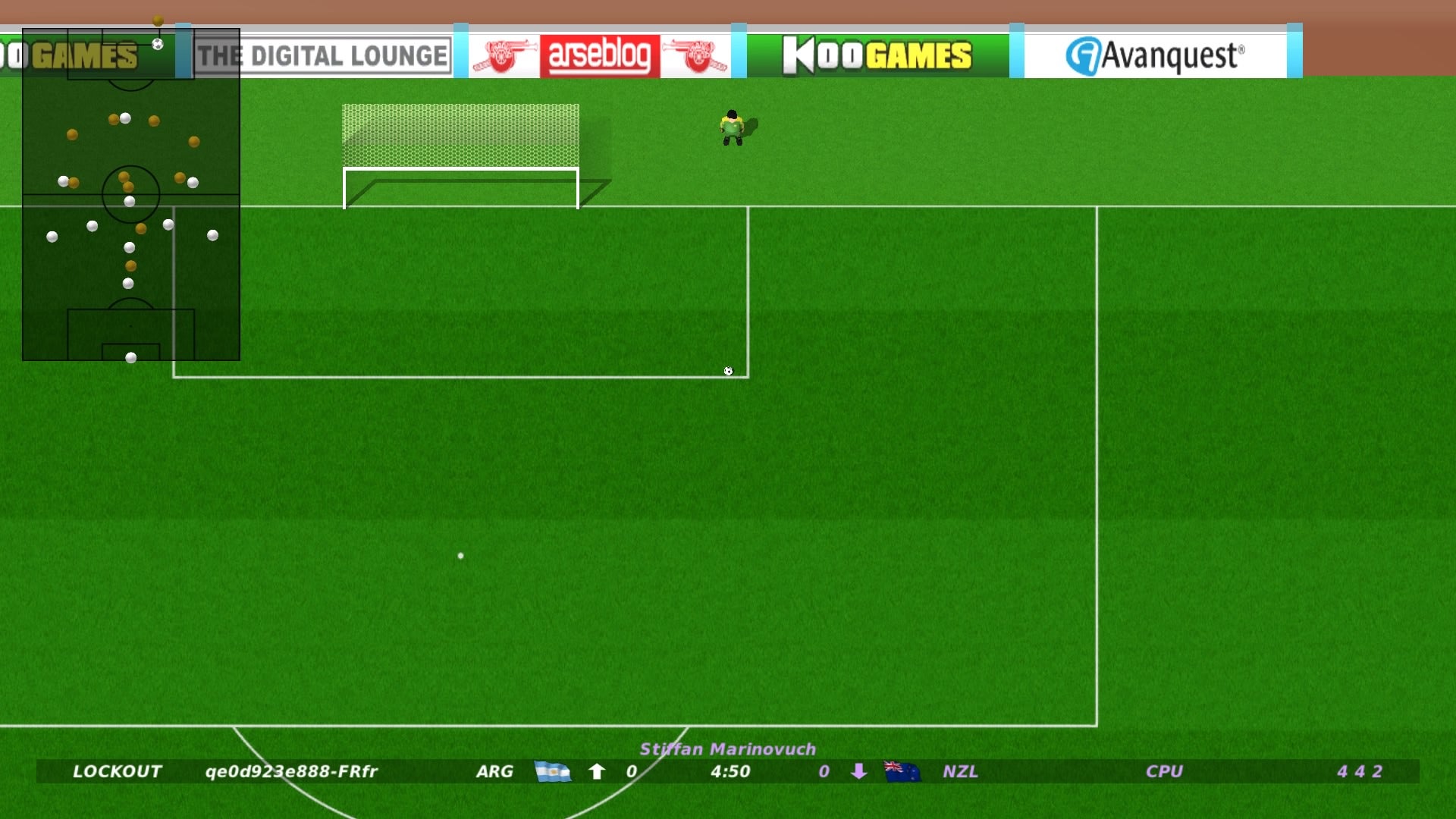The width and height of the screenshot is (1456, 819).
Task: Click the ARG team name
Action: pyautogui.click(x=494, y=771)
